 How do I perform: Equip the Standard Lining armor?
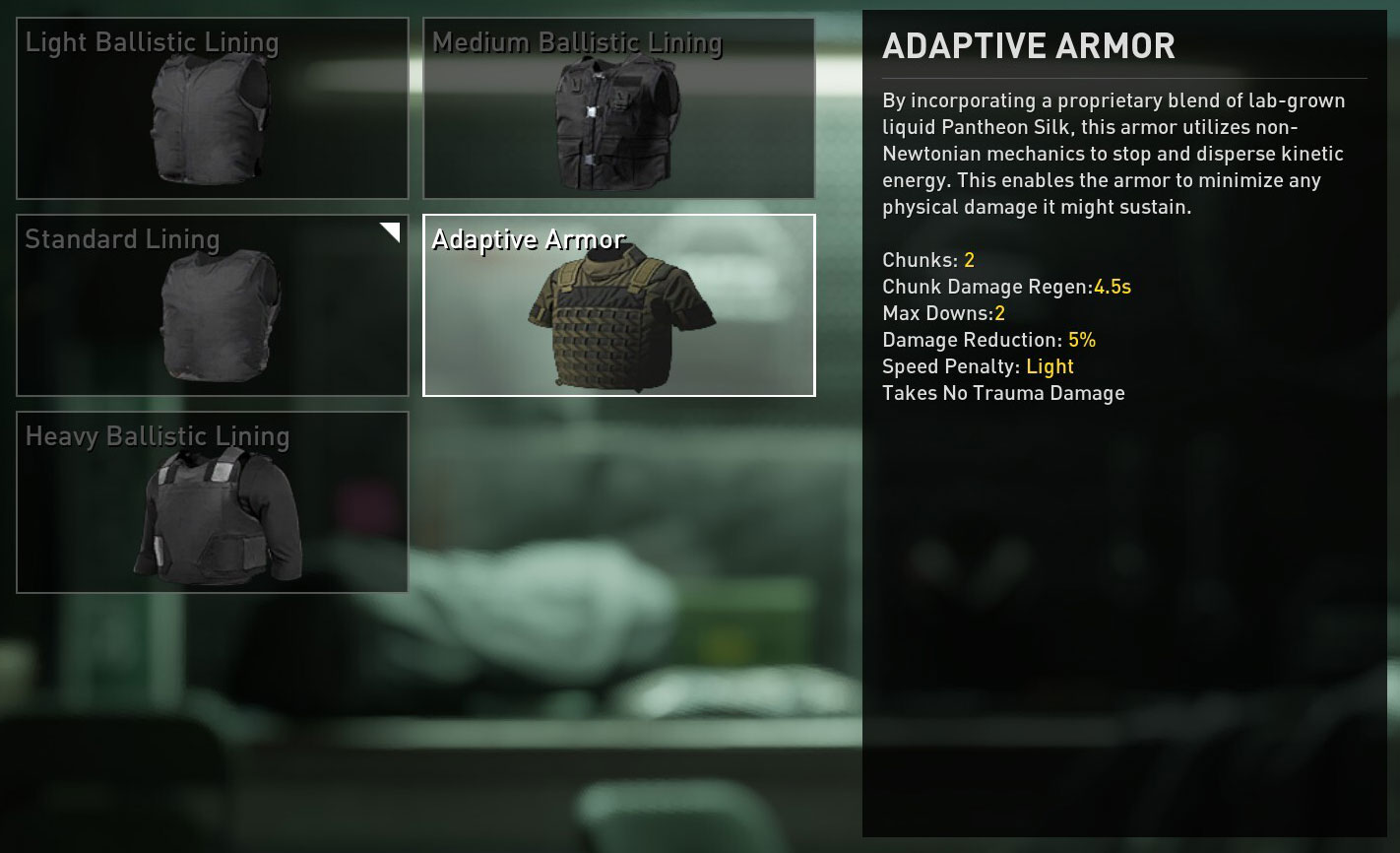(212, 305)
